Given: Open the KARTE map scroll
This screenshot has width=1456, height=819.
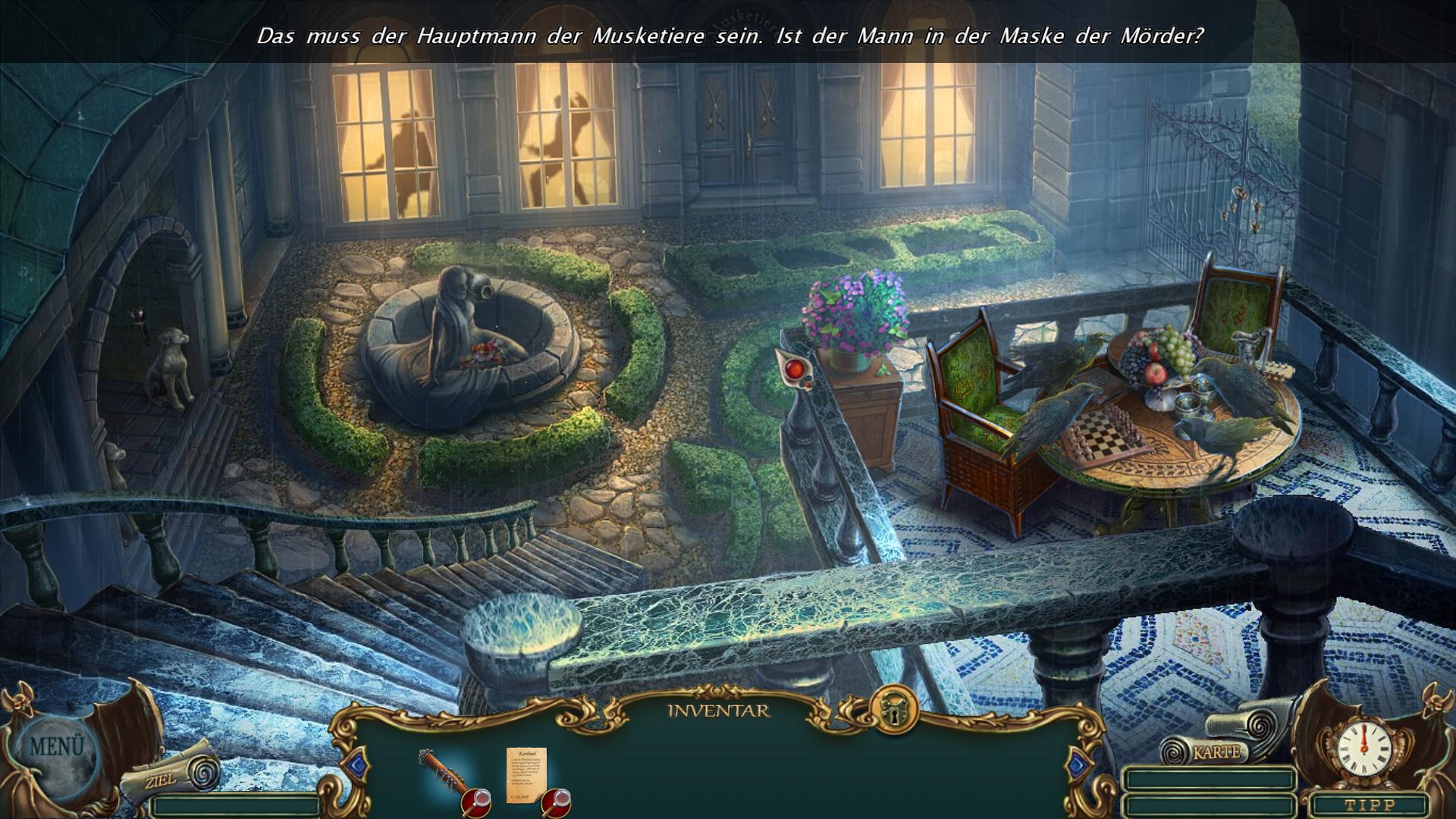Looking at the screenshot, I should click(x=1215, y=752).
